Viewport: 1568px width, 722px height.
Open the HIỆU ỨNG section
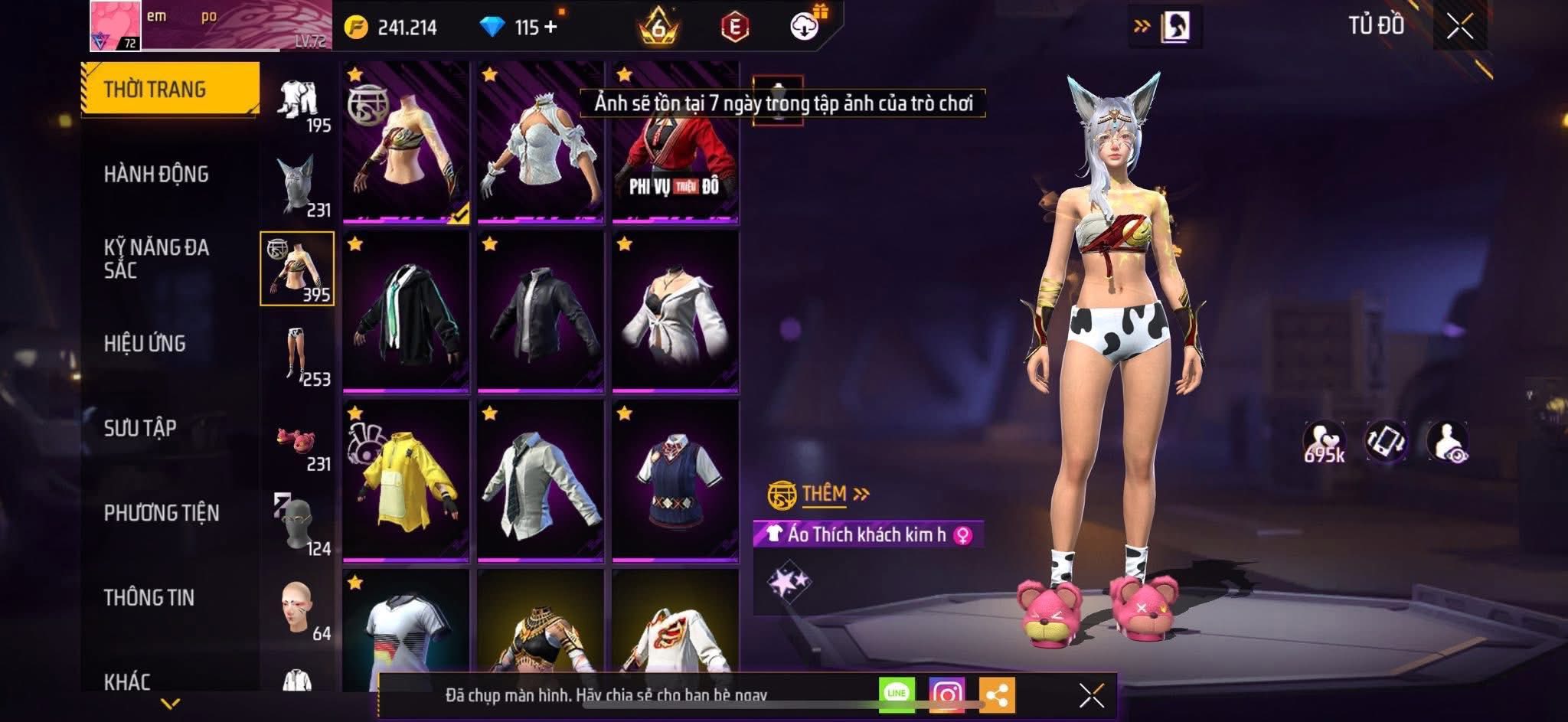145,343
